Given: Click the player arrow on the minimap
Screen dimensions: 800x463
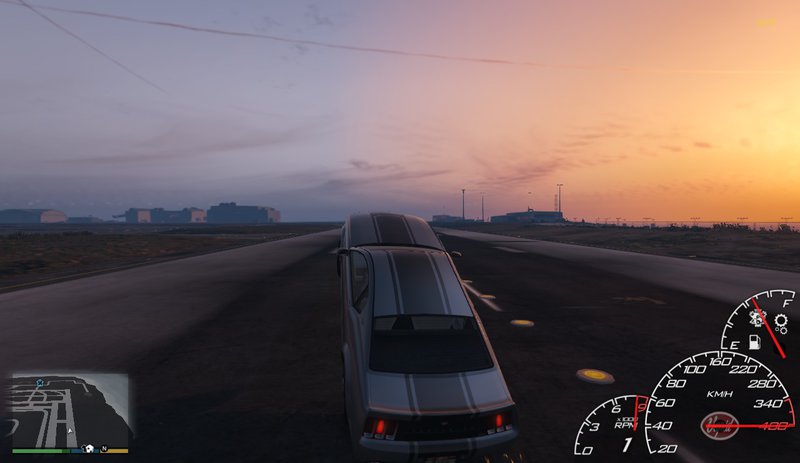Looking at the screenshot, I should coord(69,431).
